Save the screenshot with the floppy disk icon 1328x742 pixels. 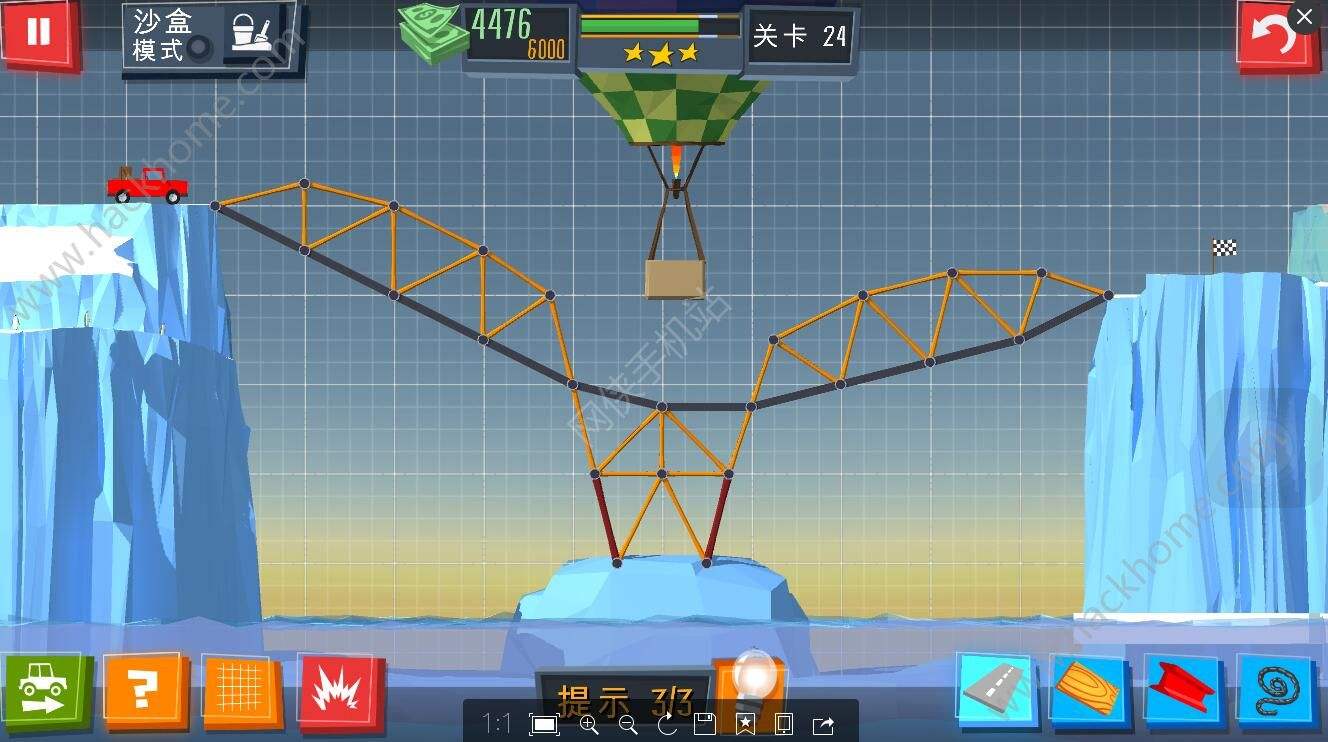[x=703, y=725]
